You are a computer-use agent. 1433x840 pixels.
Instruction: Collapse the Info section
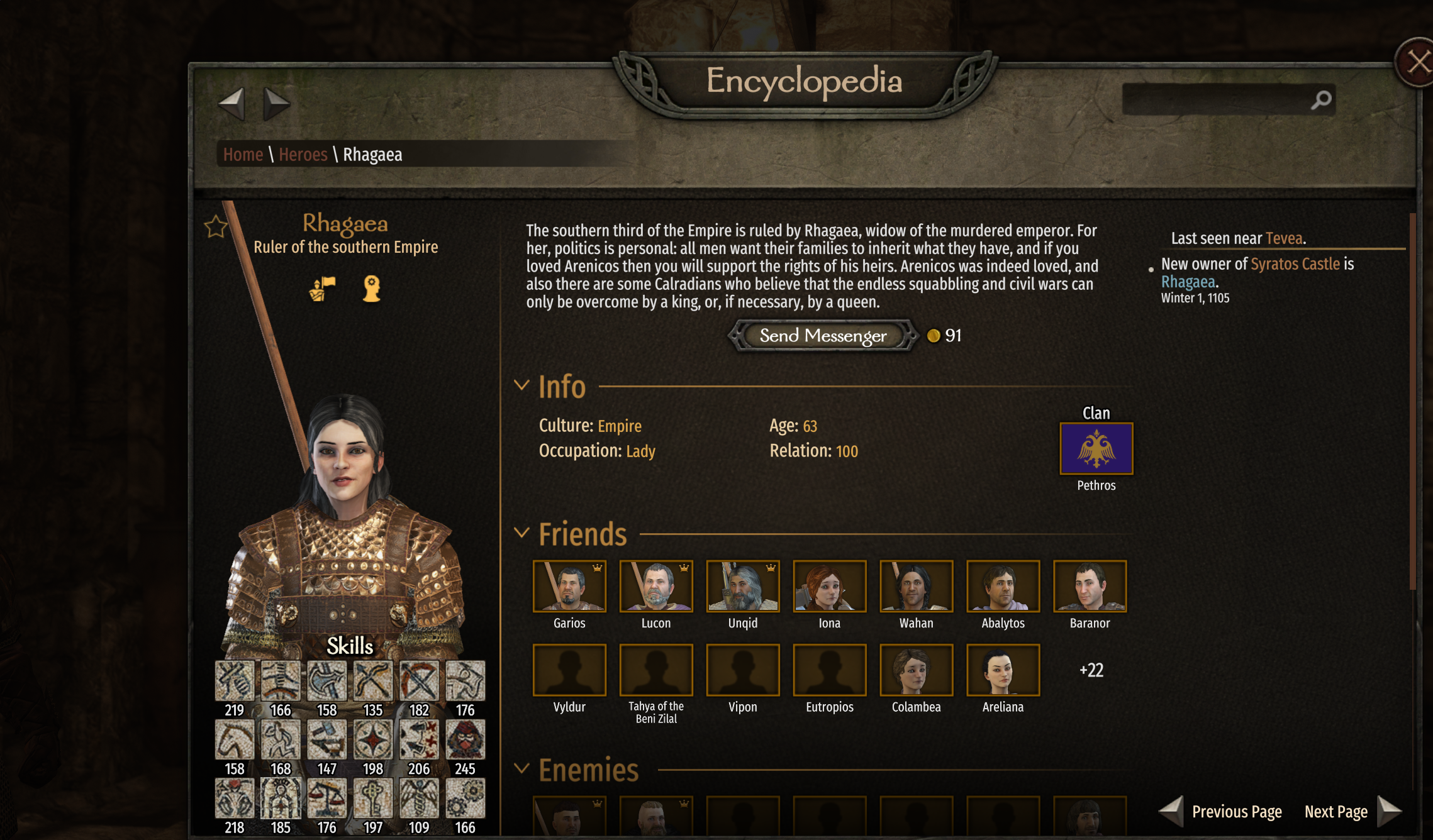(521, 385)
